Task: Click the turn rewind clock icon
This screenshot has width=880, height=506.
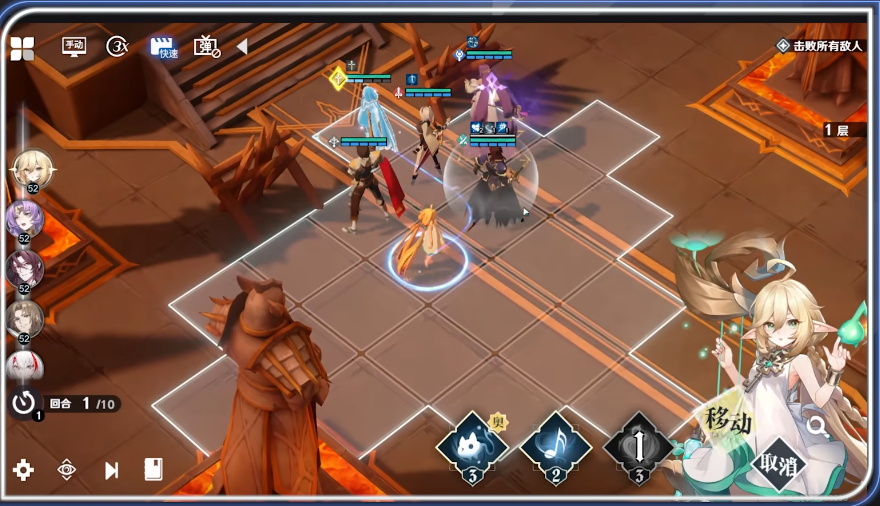Action: click(x=23, y=403)
